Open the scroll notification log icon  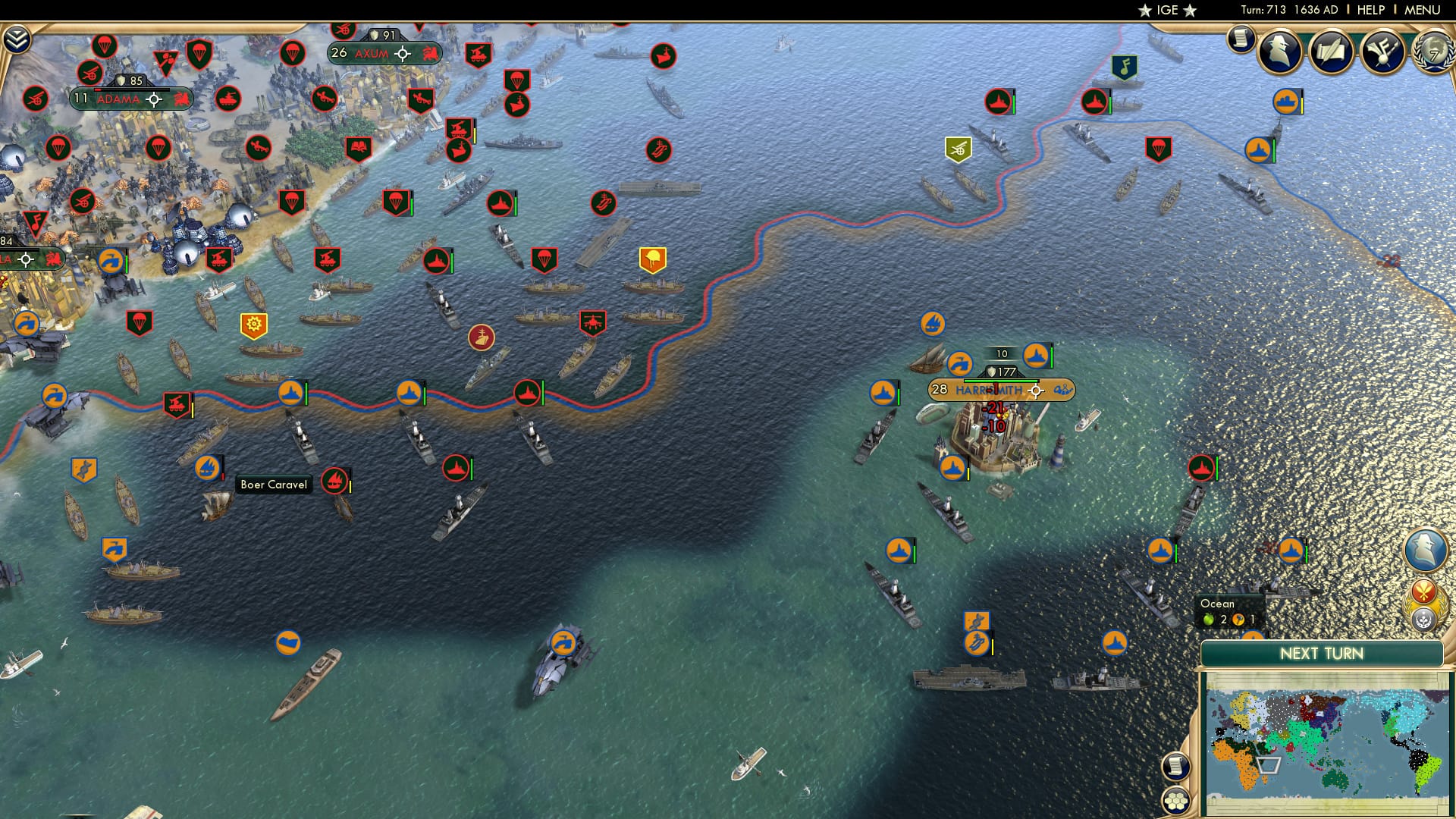pyautogui.click(x=1242, y=38)
